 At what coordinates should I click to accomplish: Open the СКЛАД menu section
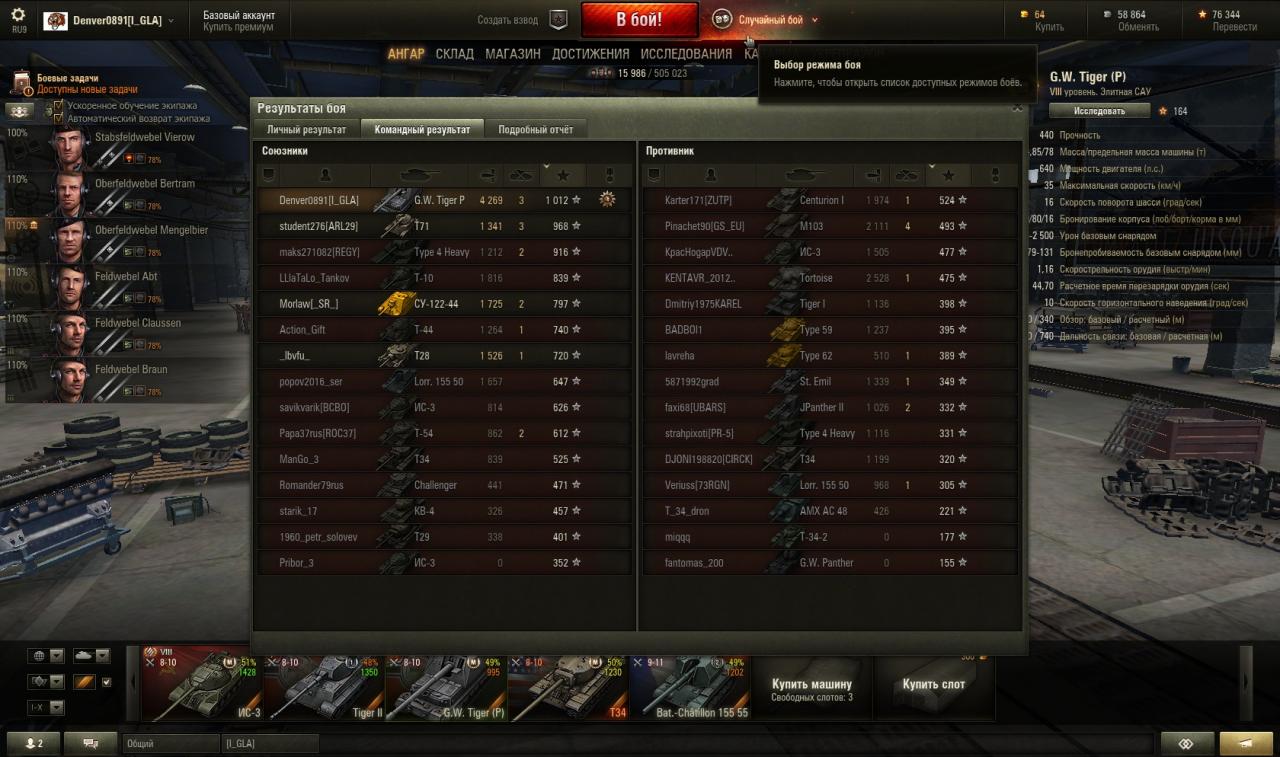pos(454,54)
